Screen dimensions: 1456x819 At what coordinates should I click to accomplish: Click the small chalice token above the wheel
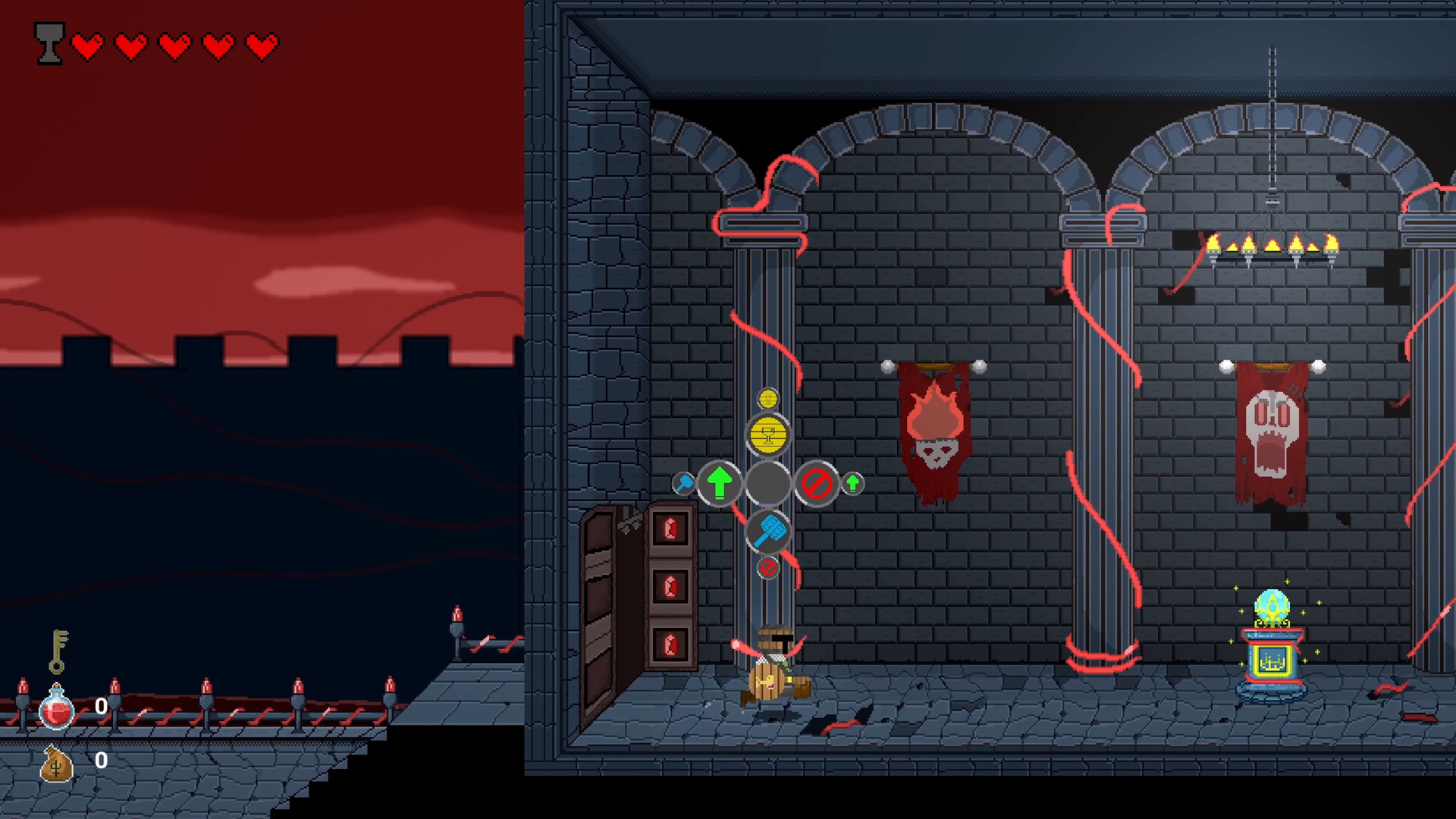[768, 399]
